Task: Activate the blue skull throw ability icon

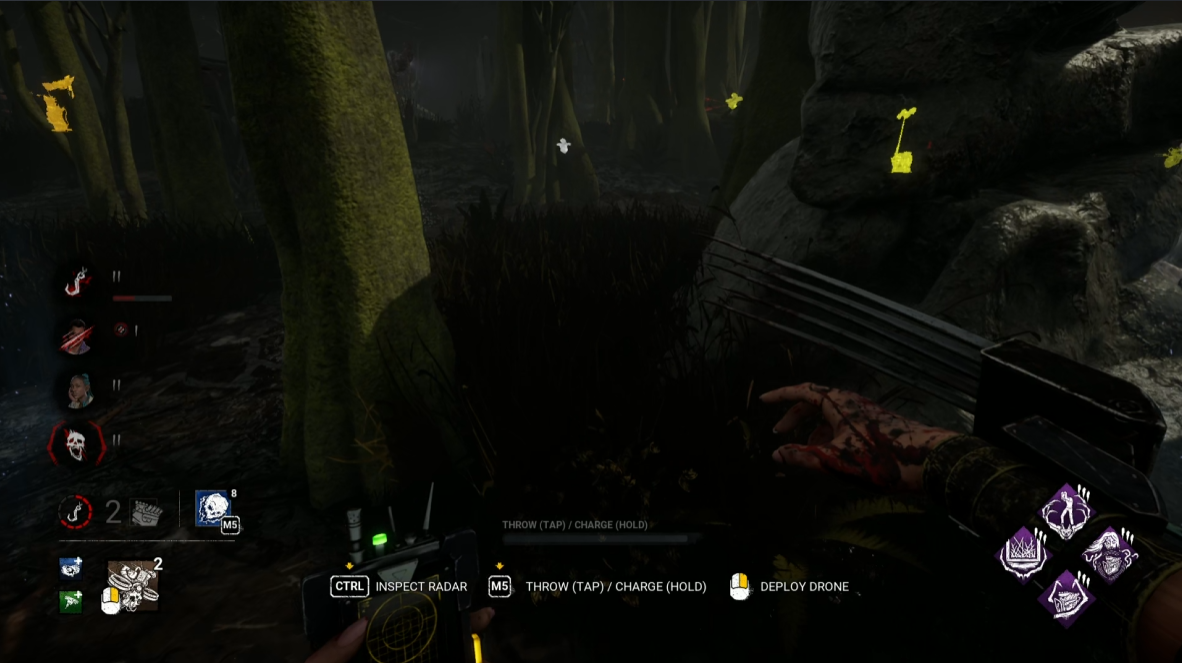Action: [214, 510]
